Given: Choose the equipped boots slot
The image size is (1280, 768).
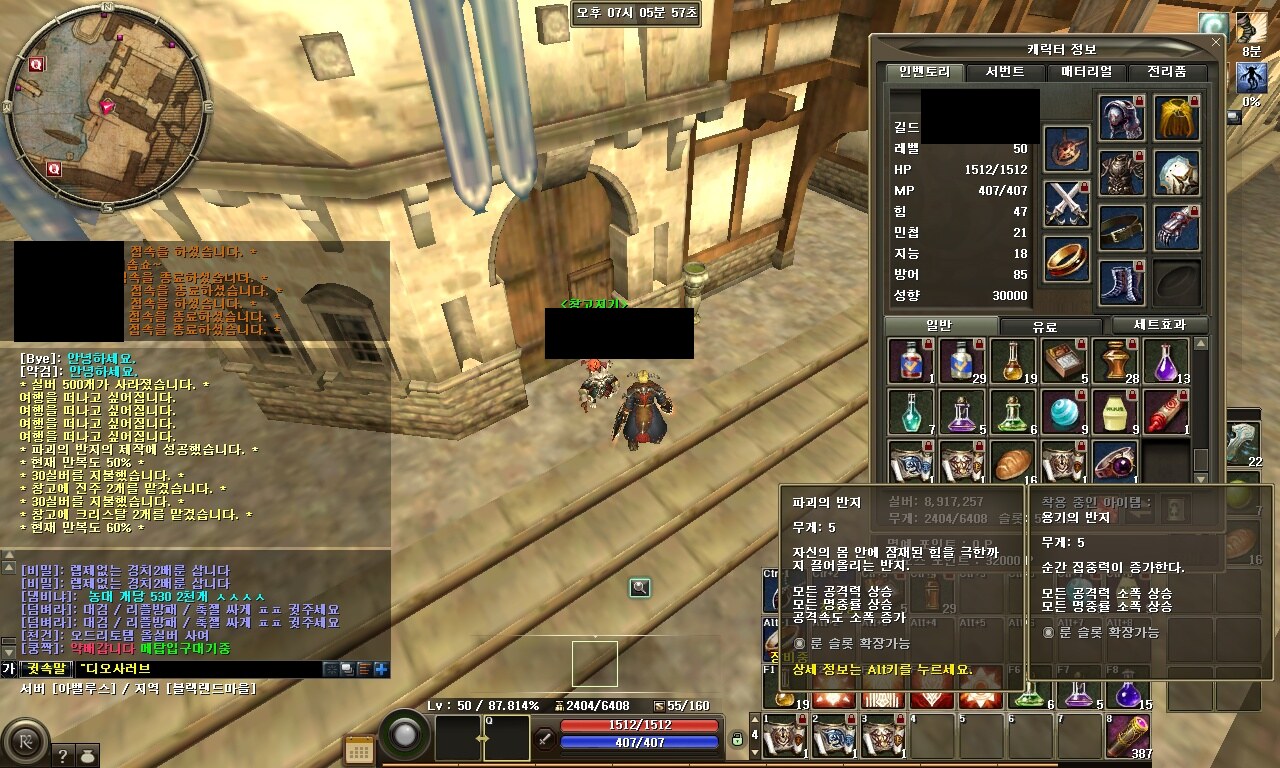Looking at the screenshot, I should (x=1122, y=282).
